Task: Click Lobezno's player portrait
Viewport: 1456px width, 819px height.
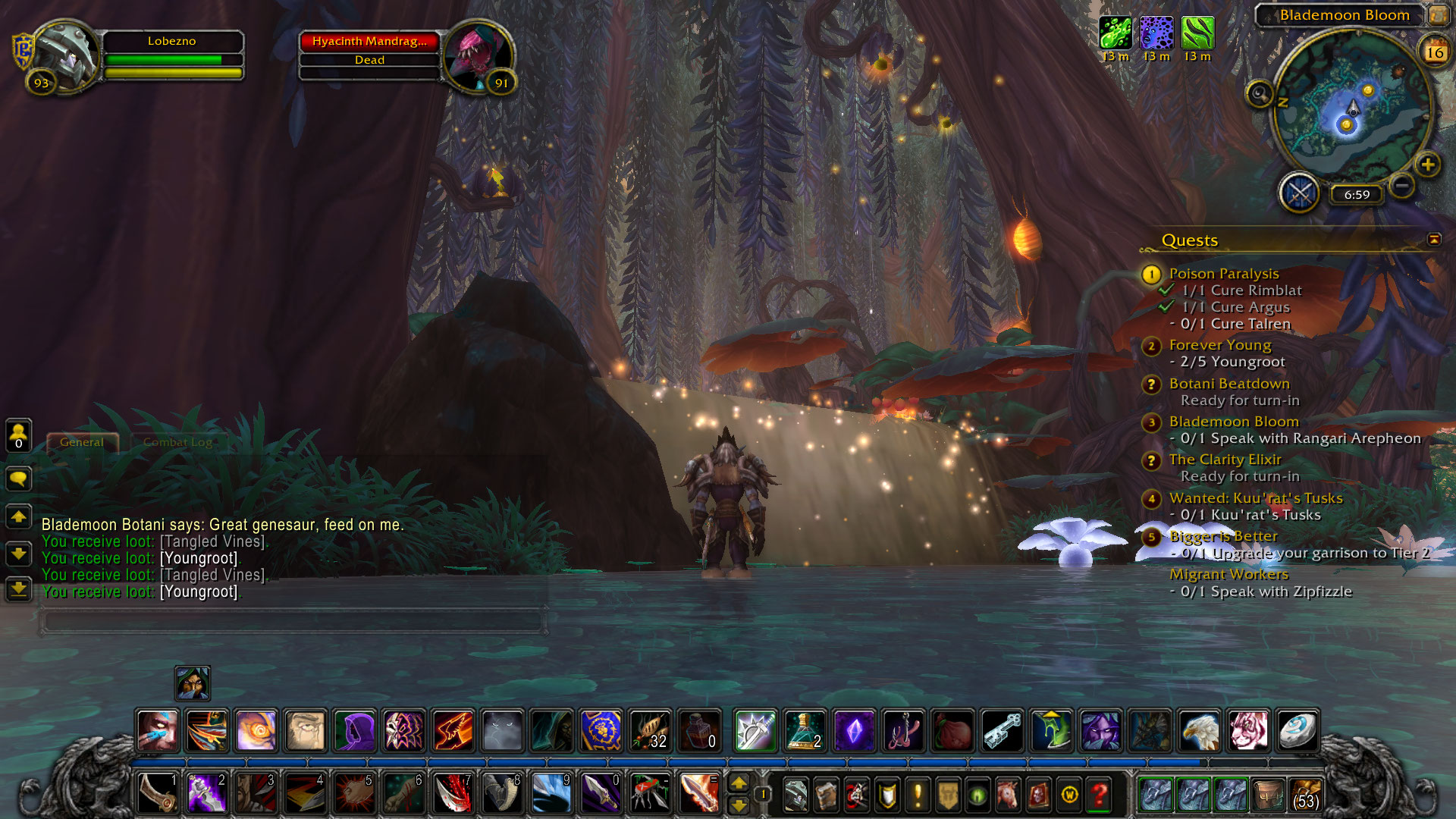Action: click(x=64, y=55)
